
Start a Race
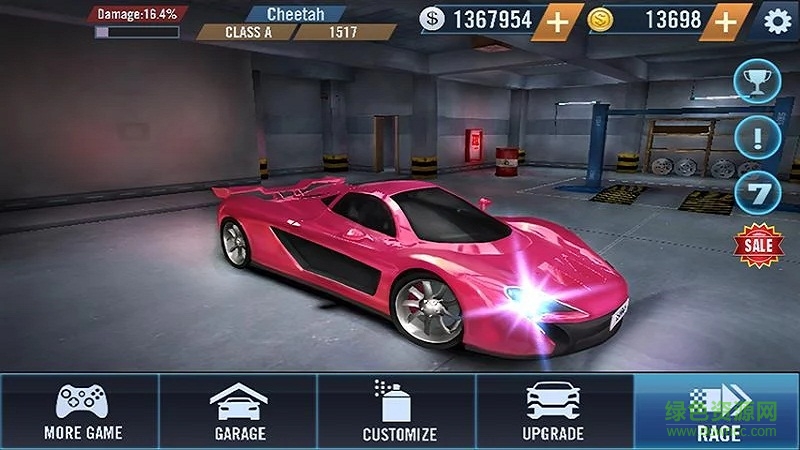point(717,411)
